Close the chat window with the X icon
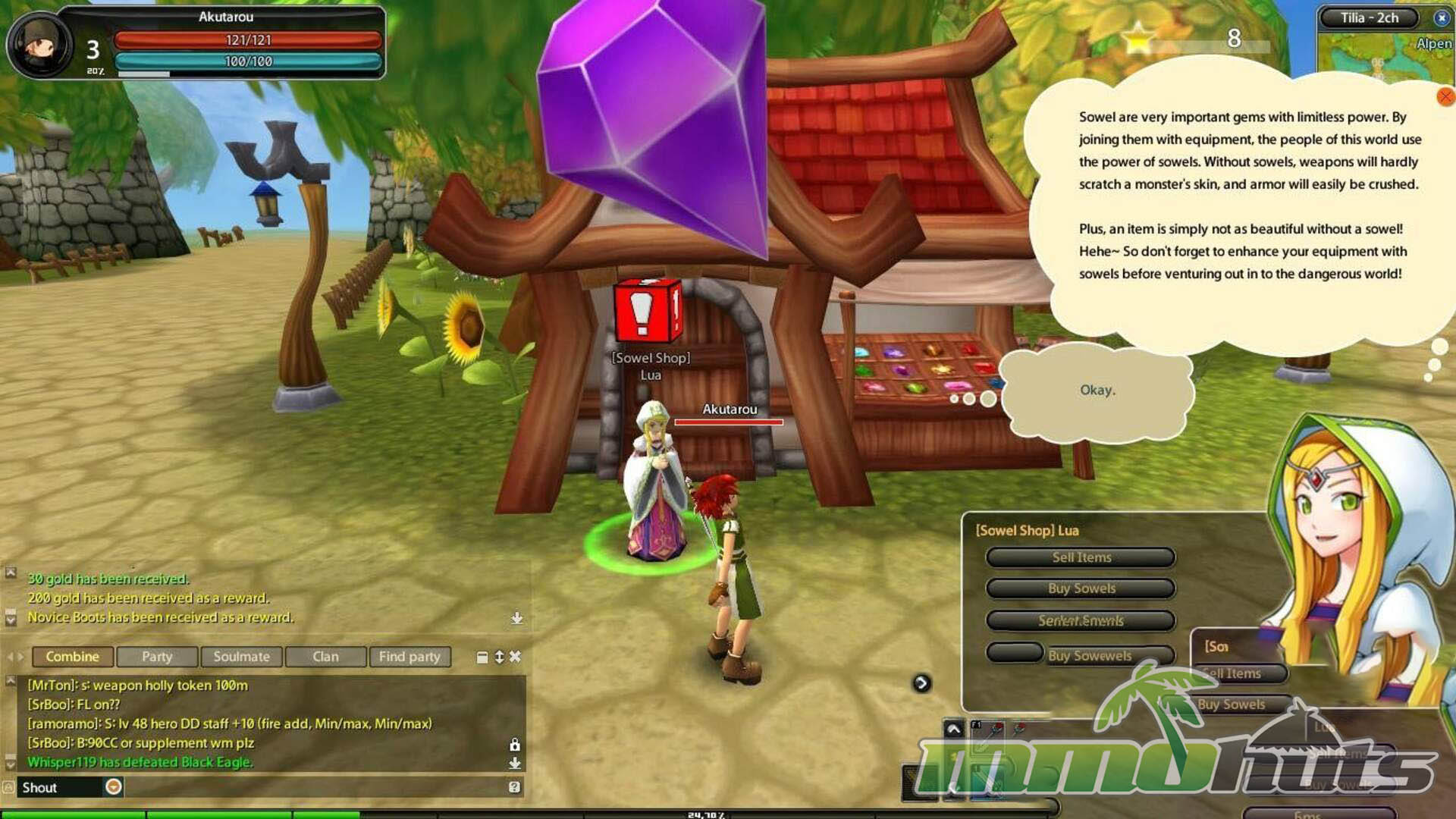This screenshot has width=1456, height=819. (x=516, y=657)
